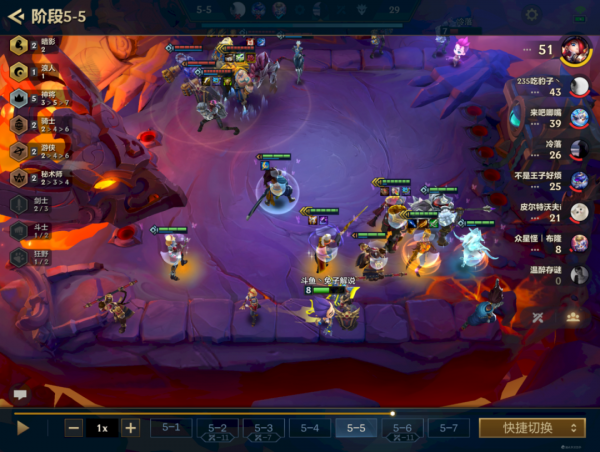Jump to round 5-4 on the timeline
The image size is (600, 452).
(309, 428)
